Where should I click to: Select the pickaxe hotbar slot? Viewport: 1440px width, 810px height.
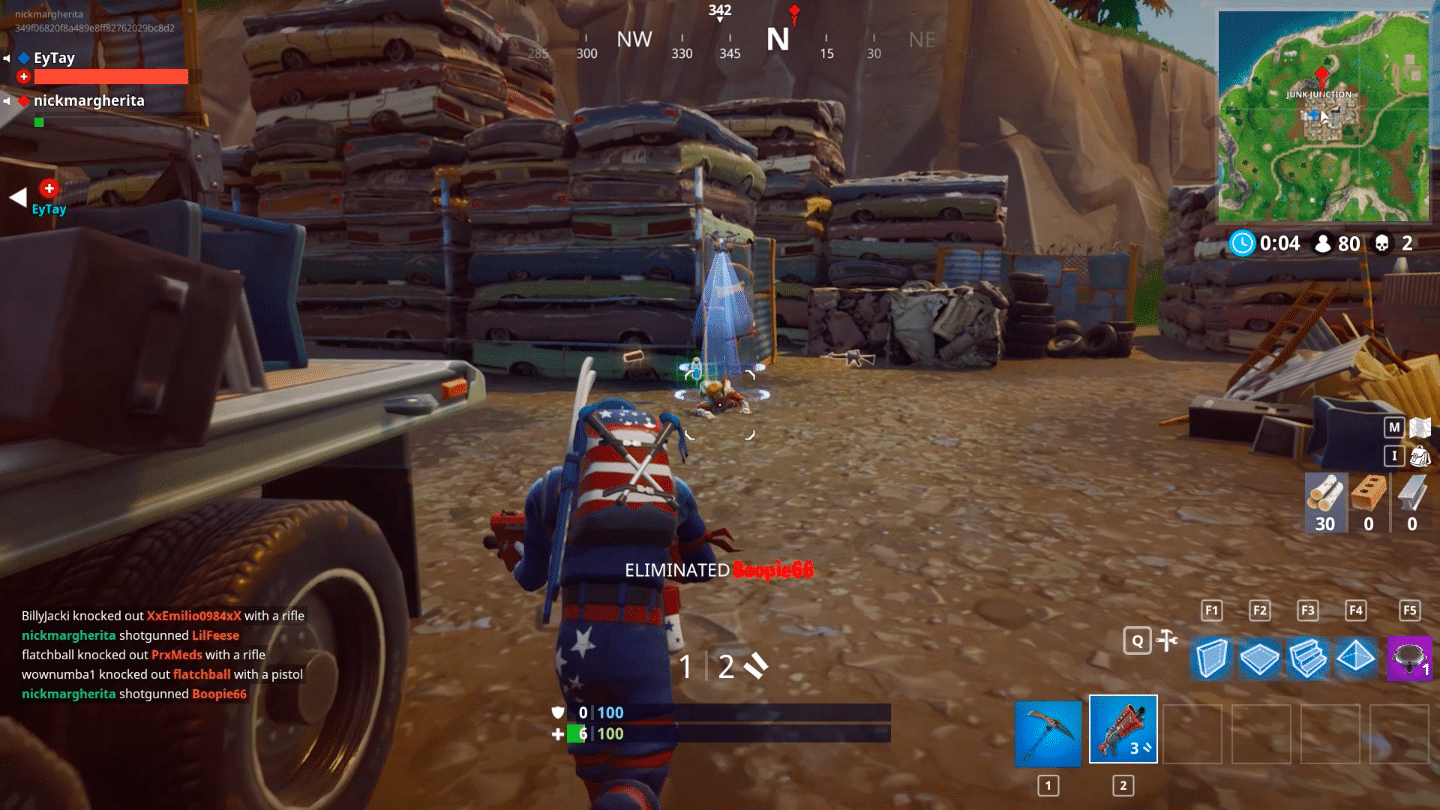(x=1048, y=733)
